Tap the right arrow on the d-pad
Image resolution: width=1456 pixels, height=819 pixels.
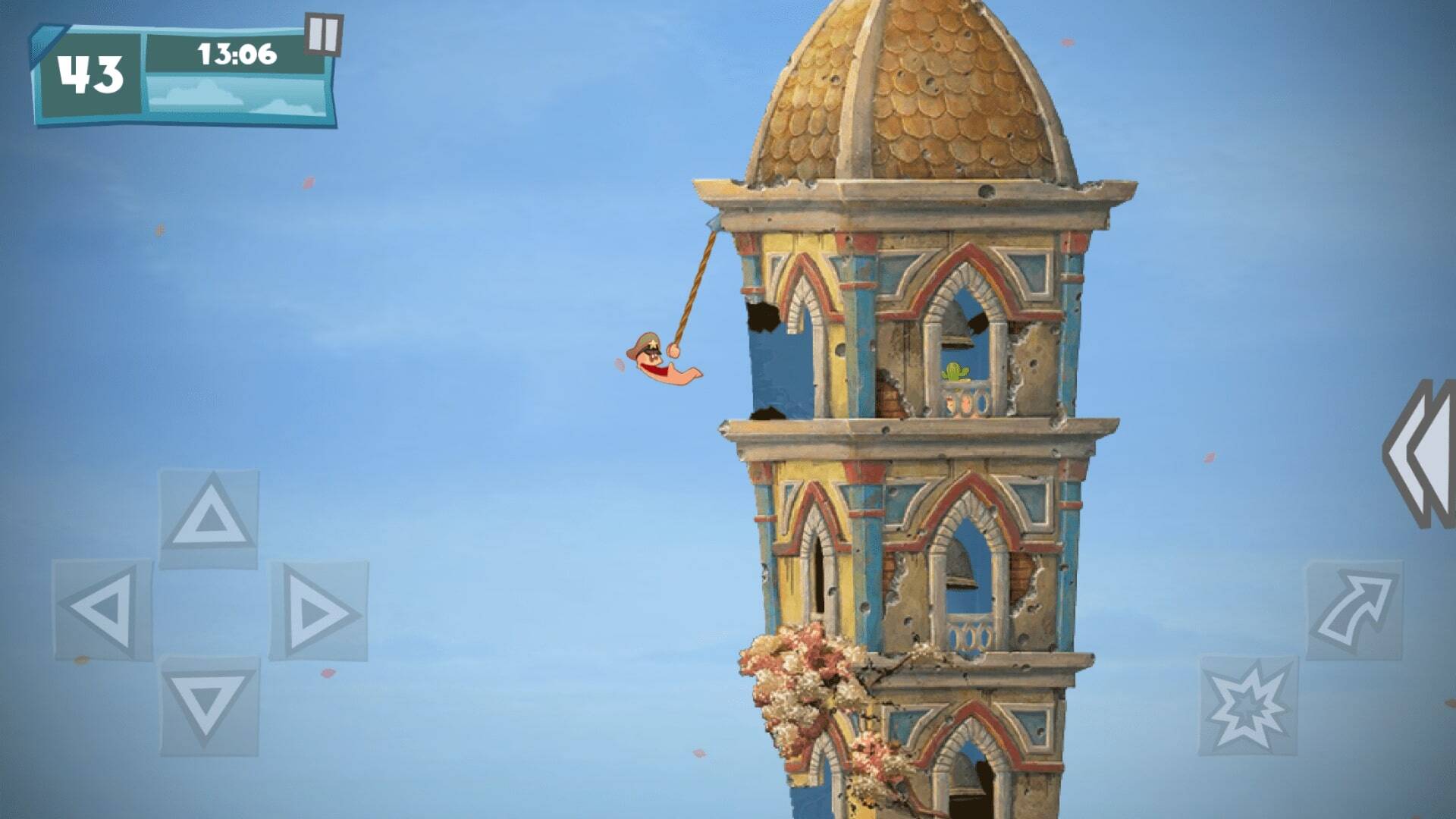coord(318,610)
